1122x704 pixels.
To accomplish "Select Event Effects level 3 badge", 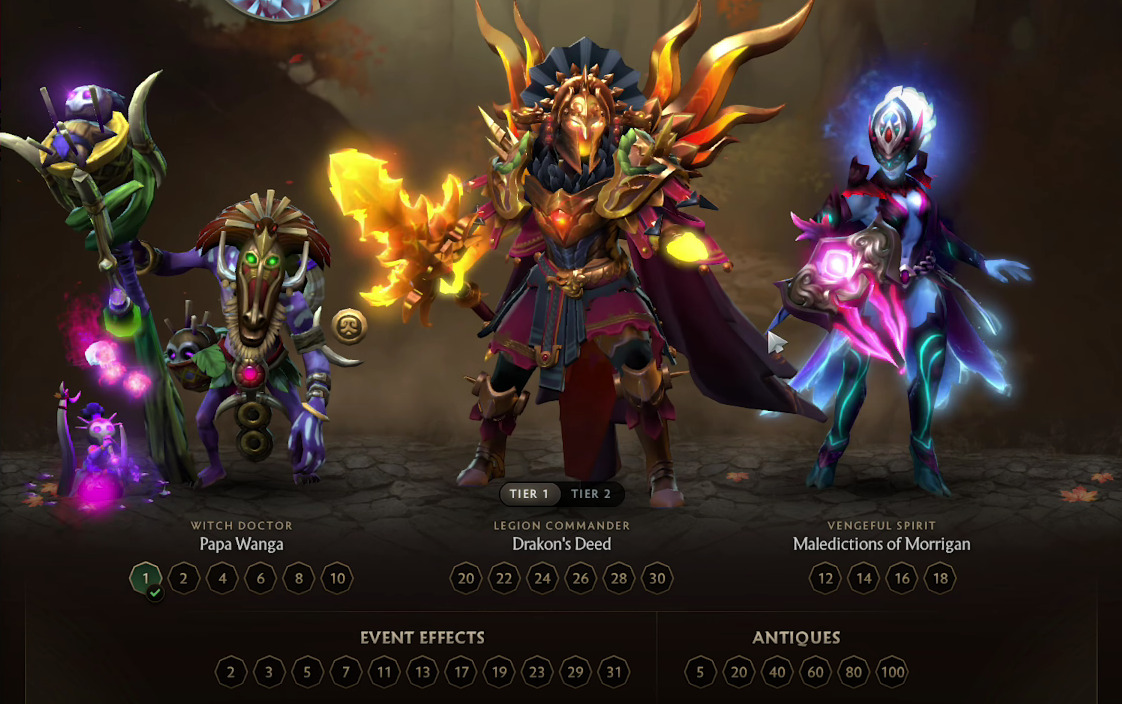I will 269,672.
